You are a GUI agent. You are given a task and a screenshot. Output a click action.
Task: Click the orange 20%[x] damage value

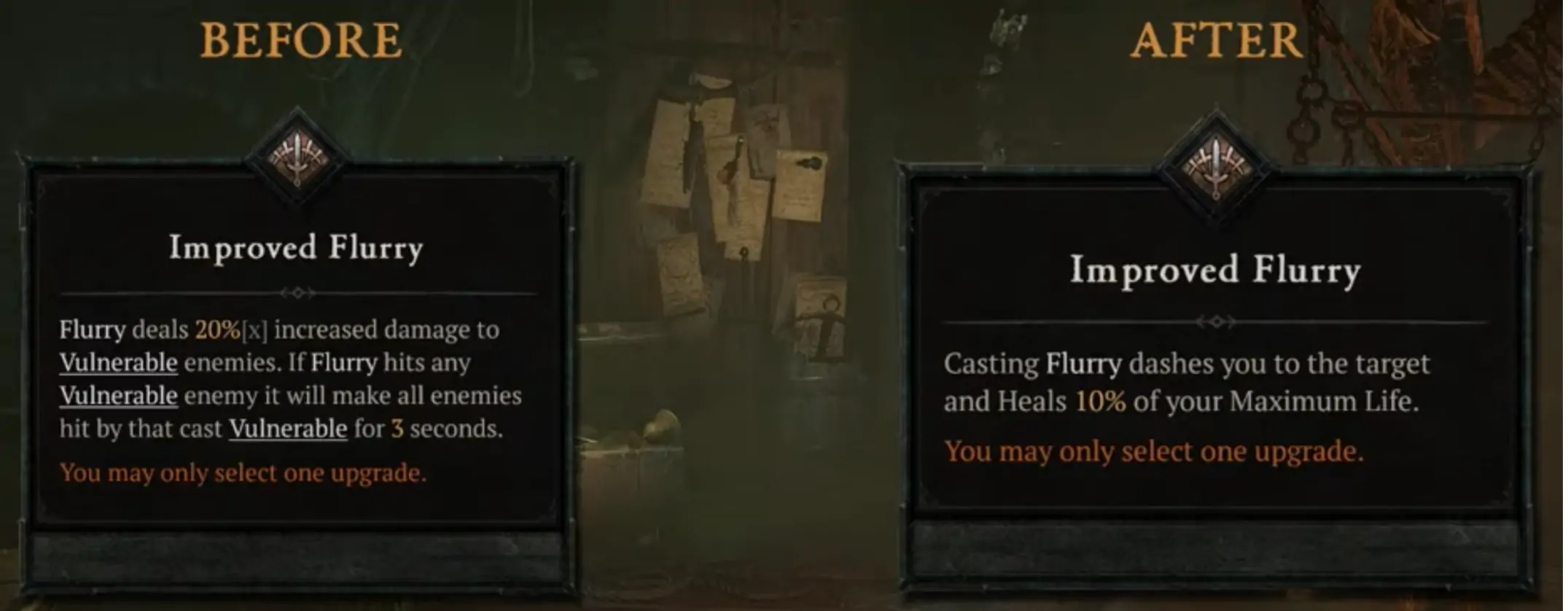(220, 329)
